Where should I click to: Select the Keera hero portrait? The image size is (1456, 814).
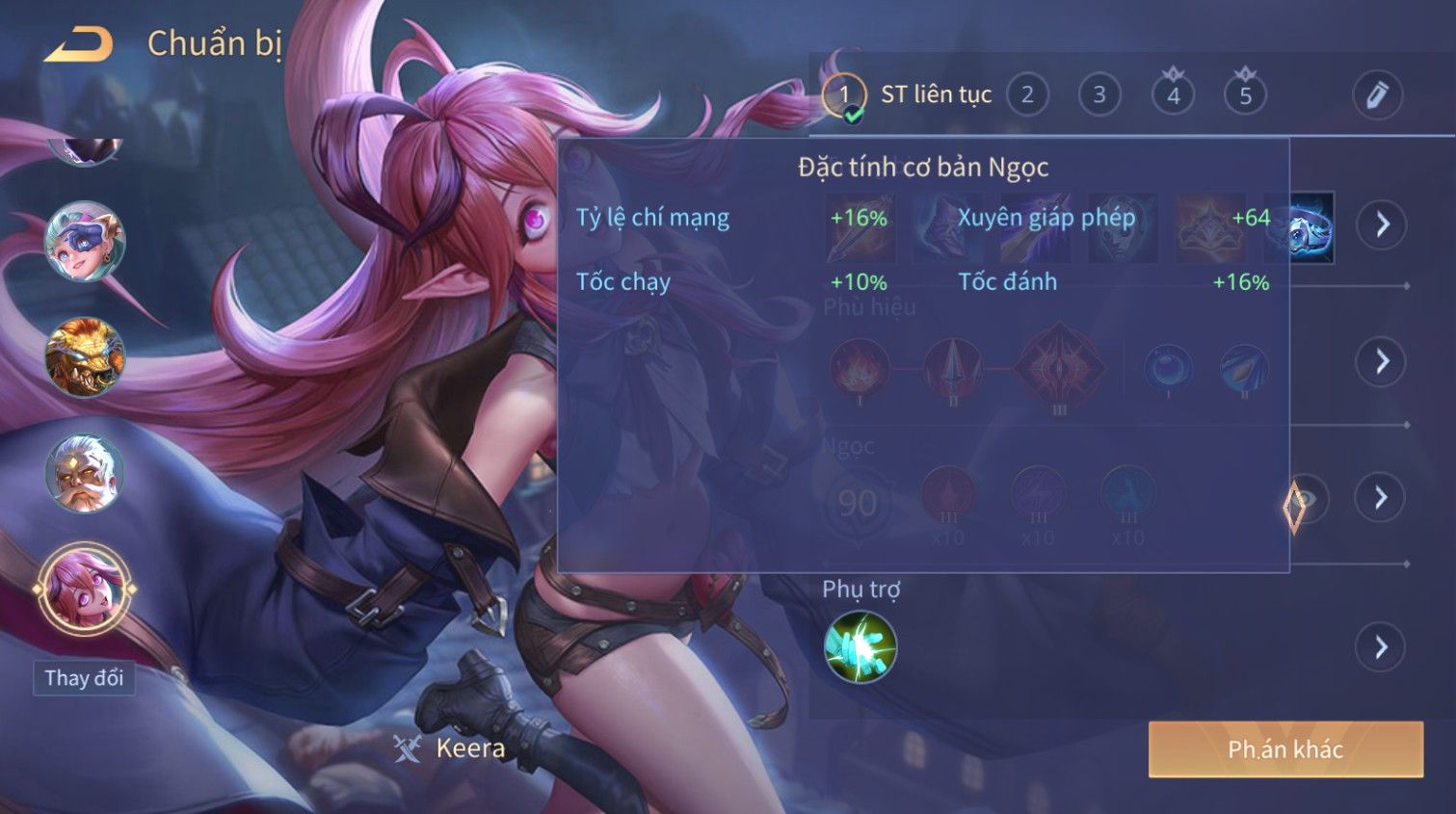pos(84,589)
